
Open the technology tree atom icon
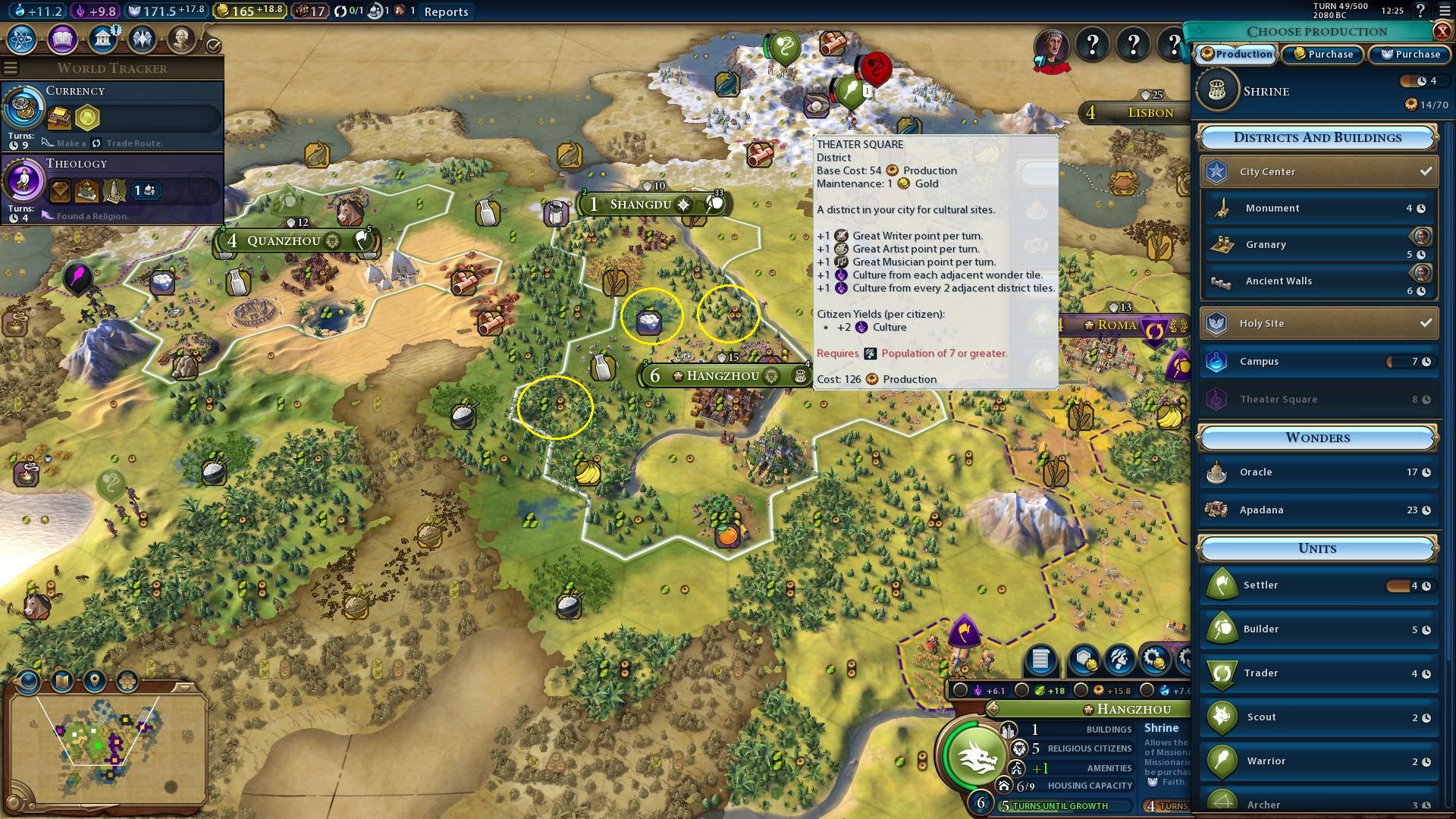pyautogui.click(x=22, y=39)
